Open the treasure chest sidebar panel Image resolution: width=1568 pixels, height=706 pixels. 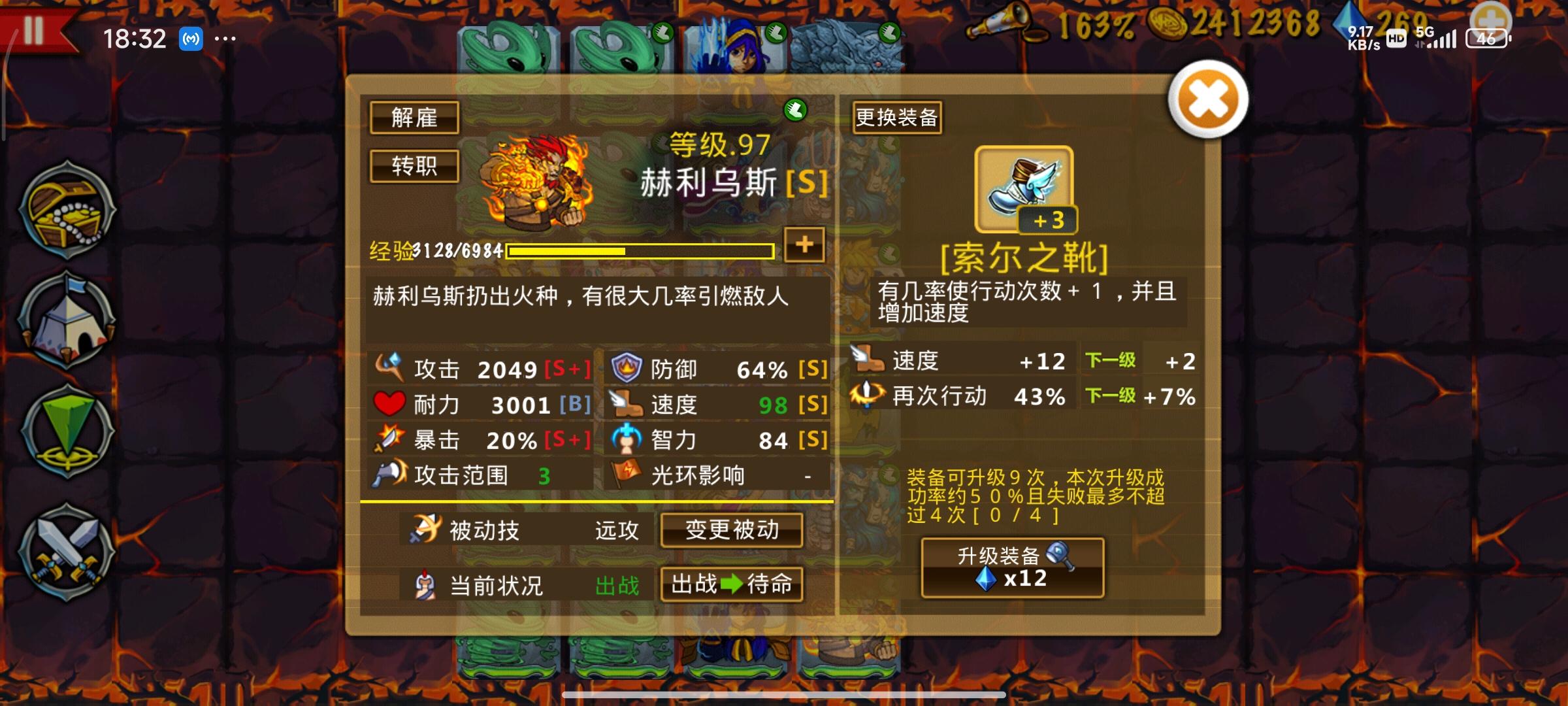[x=65, y=212]
